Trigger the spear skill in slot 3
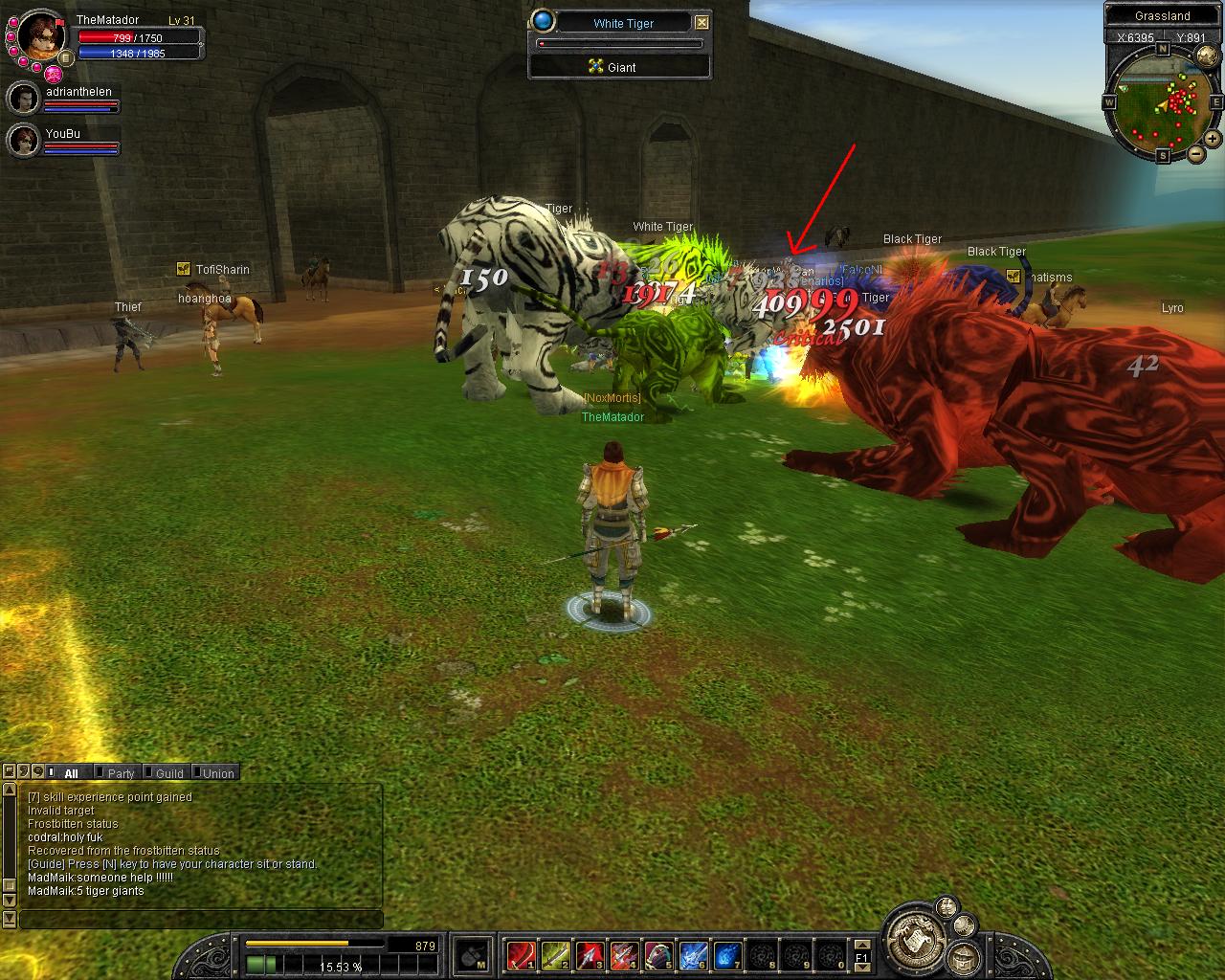Viewport: 1225px width, 980px height. (x=590, y=954)
